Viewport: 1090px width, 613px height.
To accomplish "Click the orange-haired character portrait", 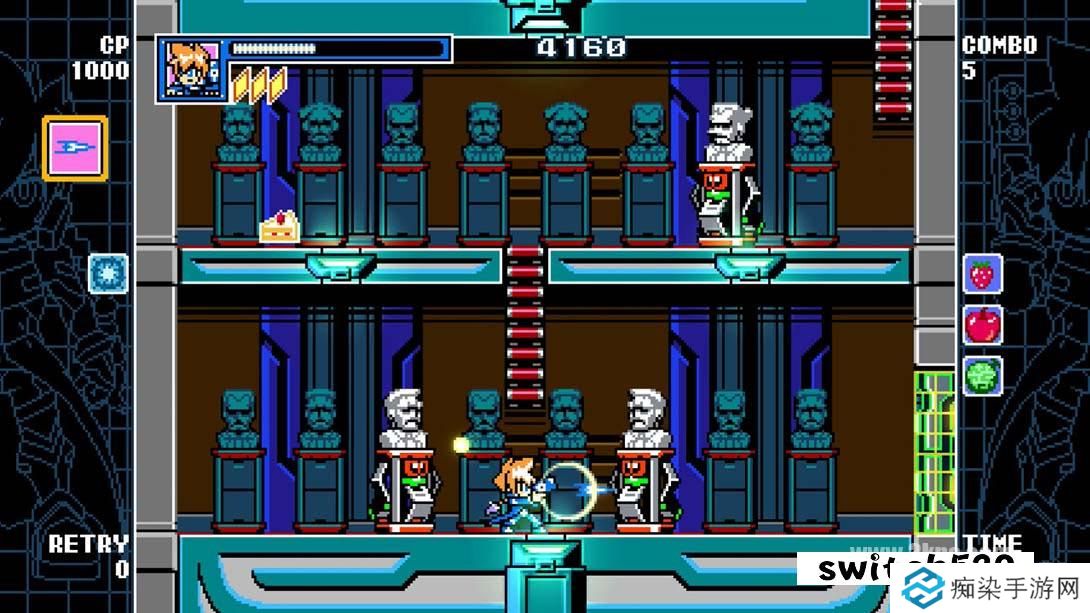I will tap(189, 68).
